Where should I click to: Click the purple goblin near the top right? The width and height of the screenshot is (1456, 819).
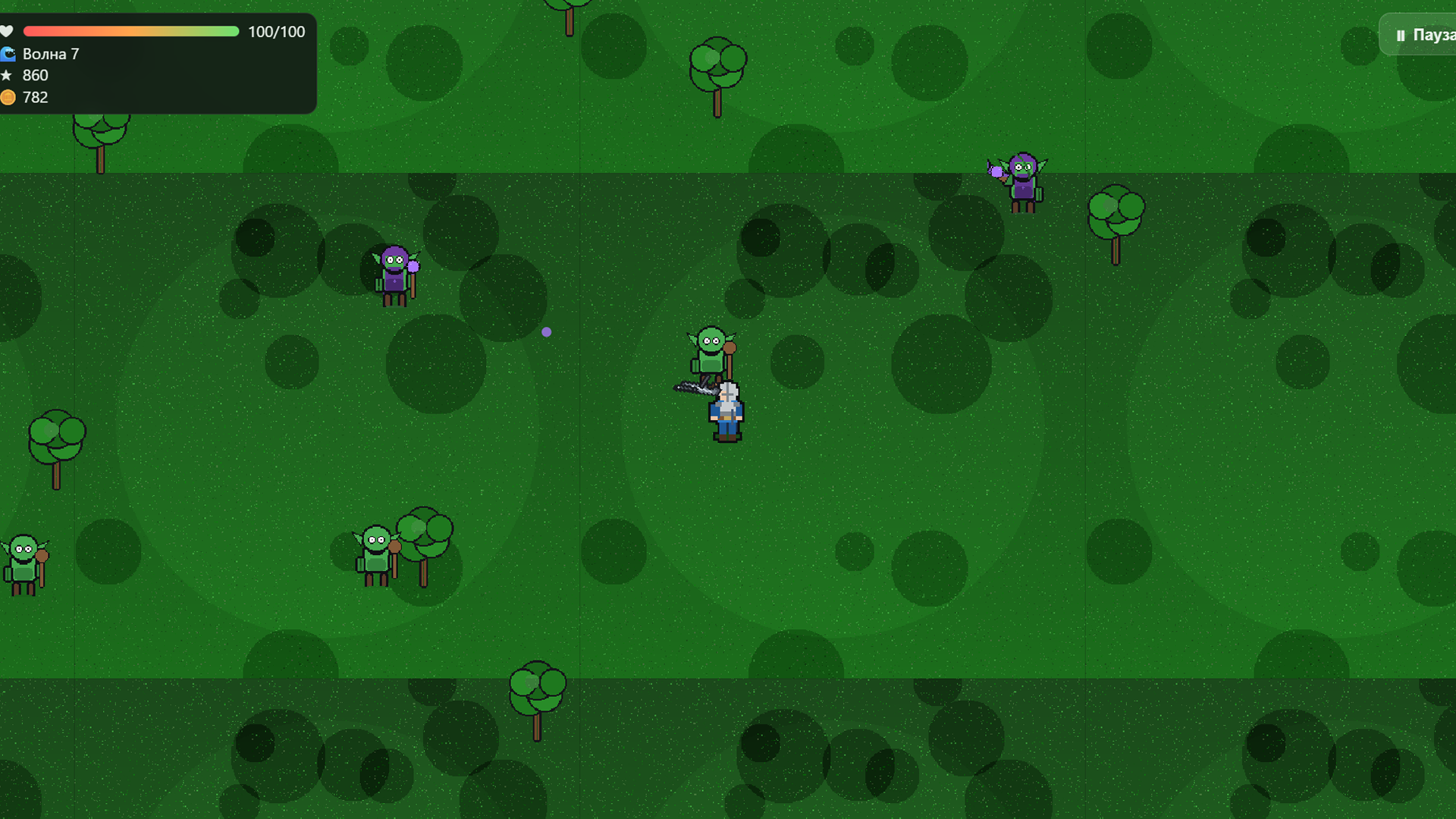[x=1024, y=178]
